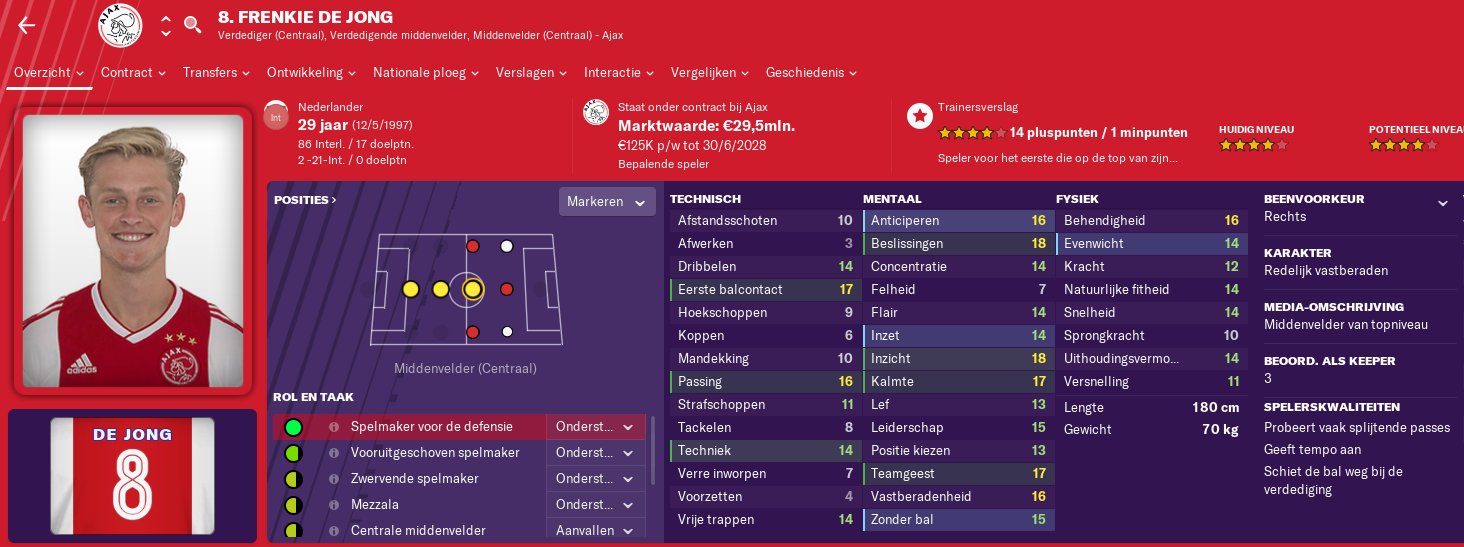Click the Ajax club logo
The width and height of the screenshot is (1464, 547).
click(x=120, y=26)
